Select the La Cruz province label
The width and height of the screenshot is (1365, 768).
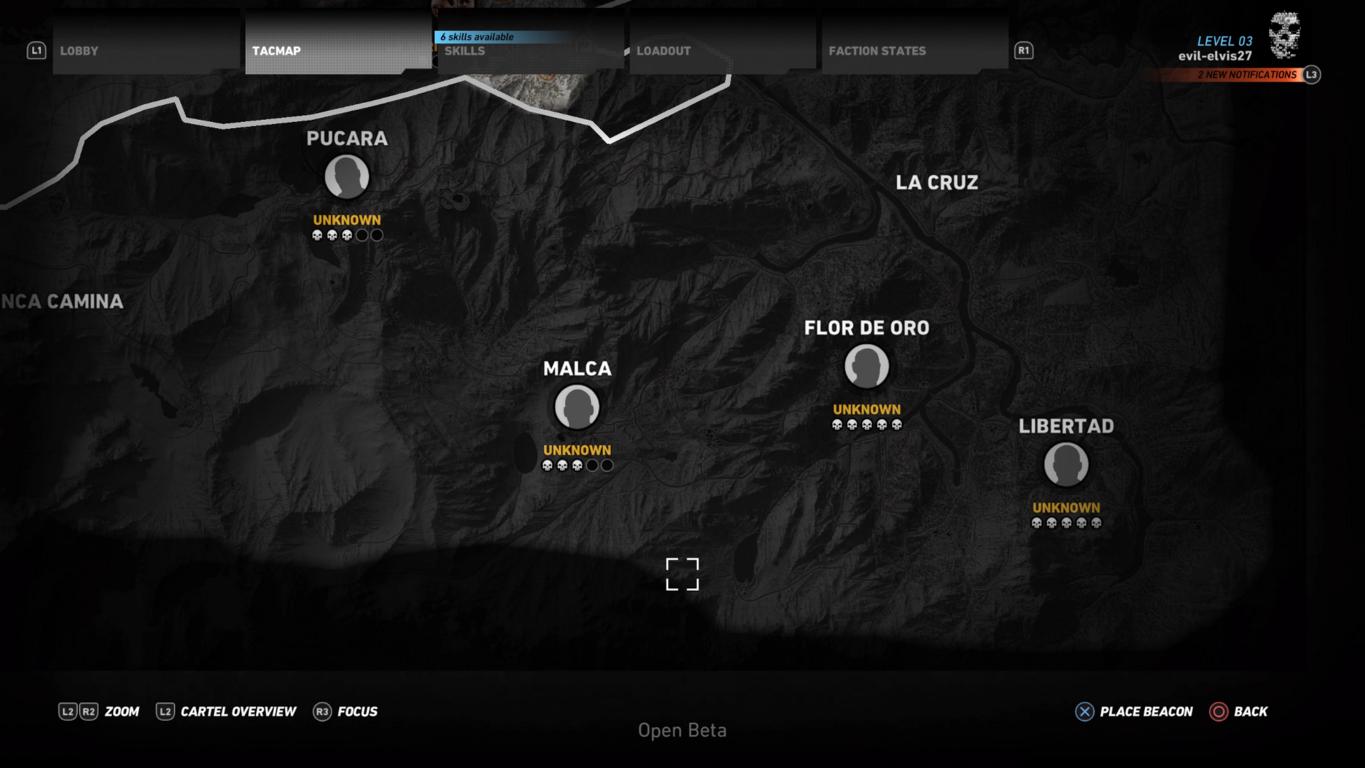[x=937, y=182]
